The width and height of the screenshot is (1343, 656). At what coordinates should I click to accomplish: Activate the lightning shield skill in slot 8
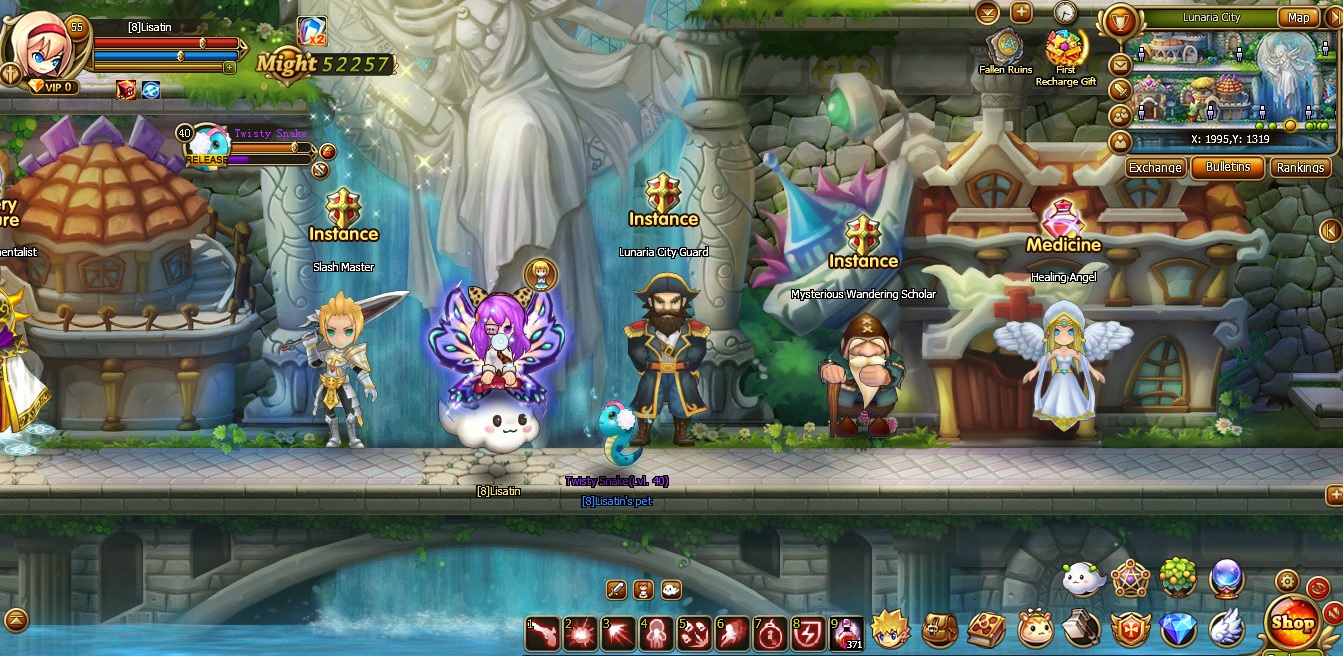(x=808, y=632)
